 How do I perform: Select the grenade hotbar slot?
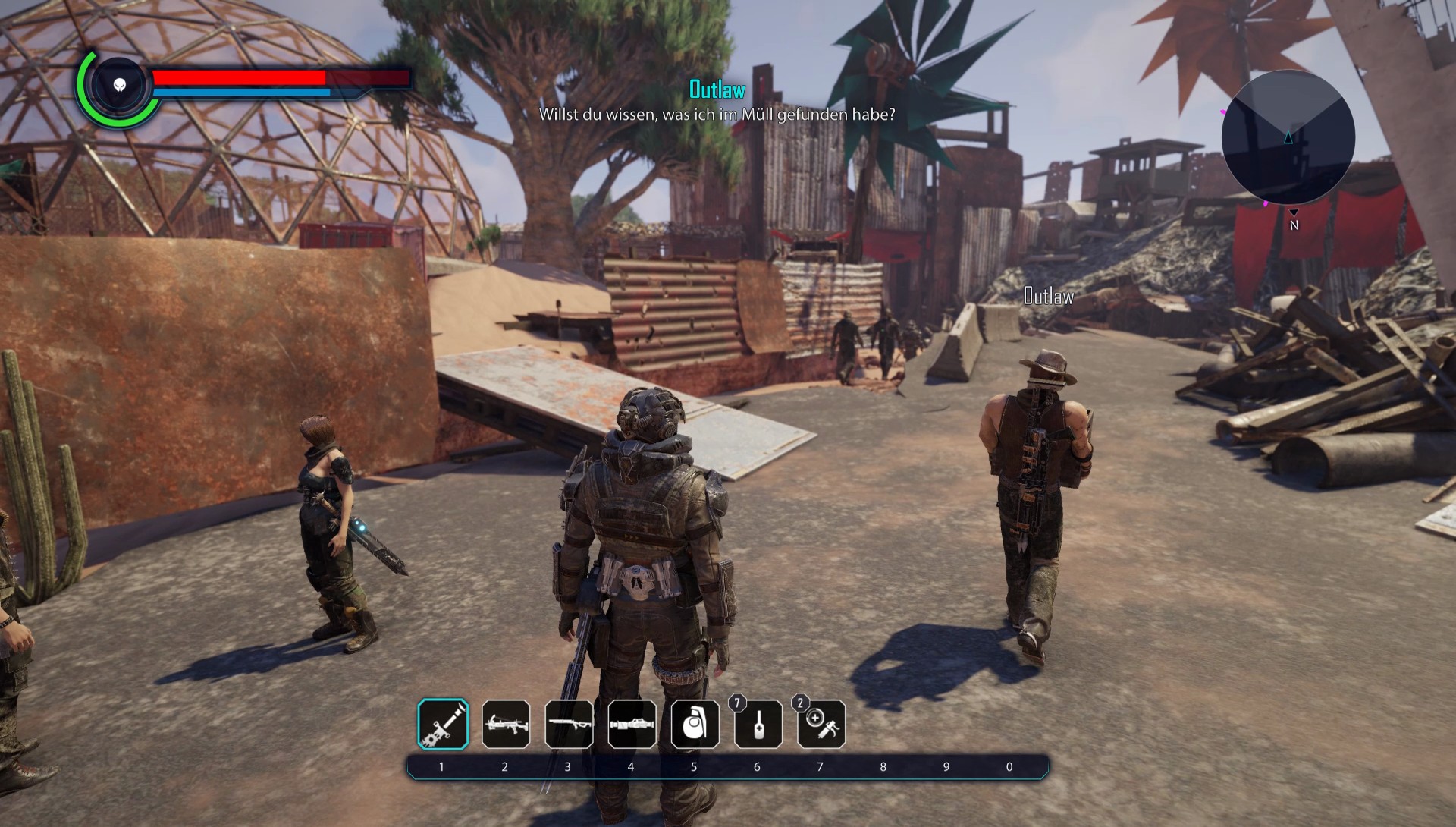coord(695,724)
